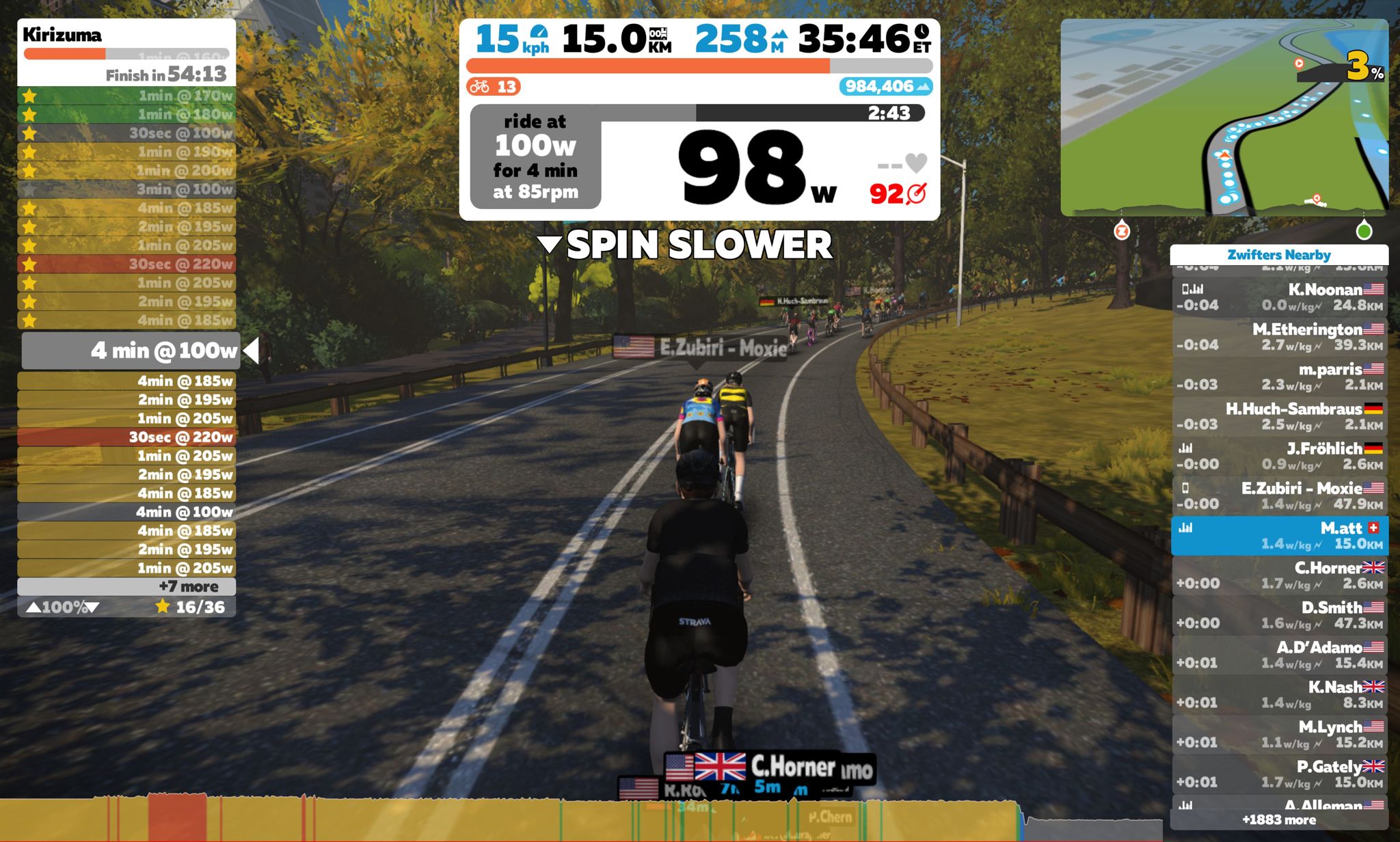Click the minimap in the corner
1400x842 pixels.
tap(1224, 118)
